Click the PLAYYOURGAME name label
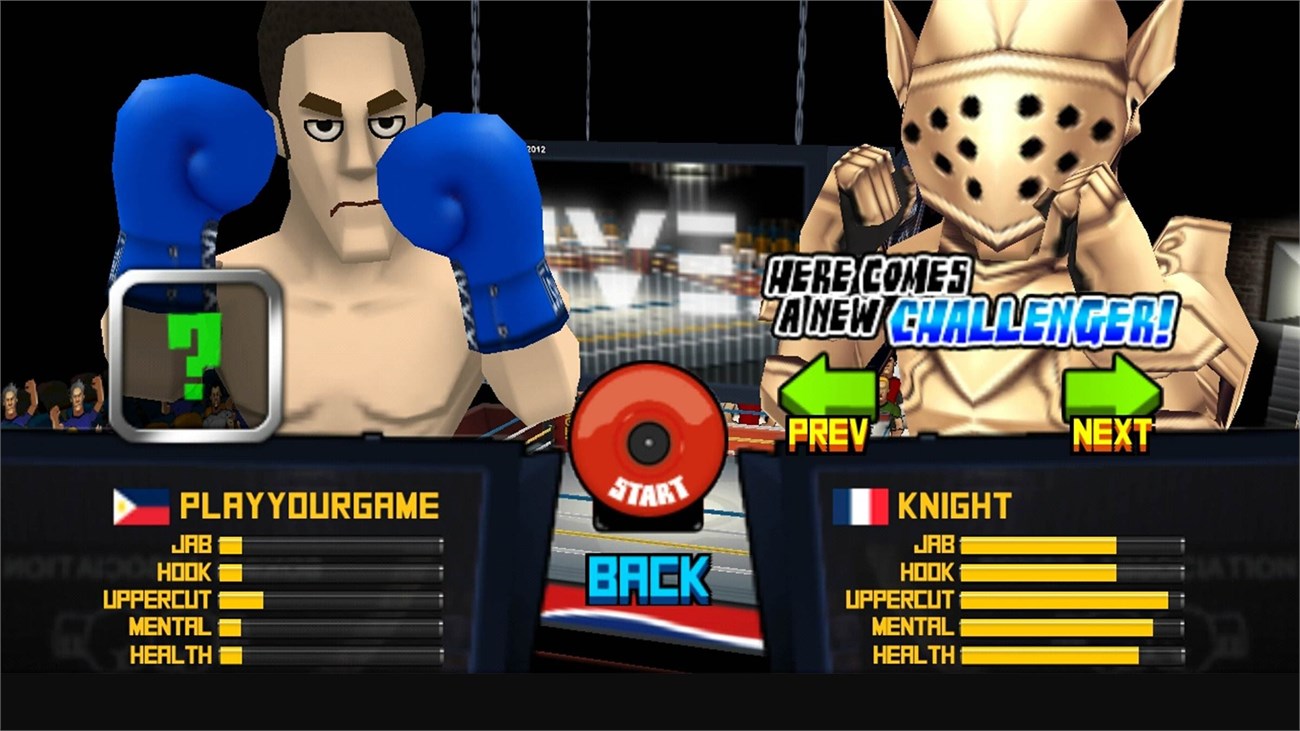1300x731 pixels. point(310,505)
